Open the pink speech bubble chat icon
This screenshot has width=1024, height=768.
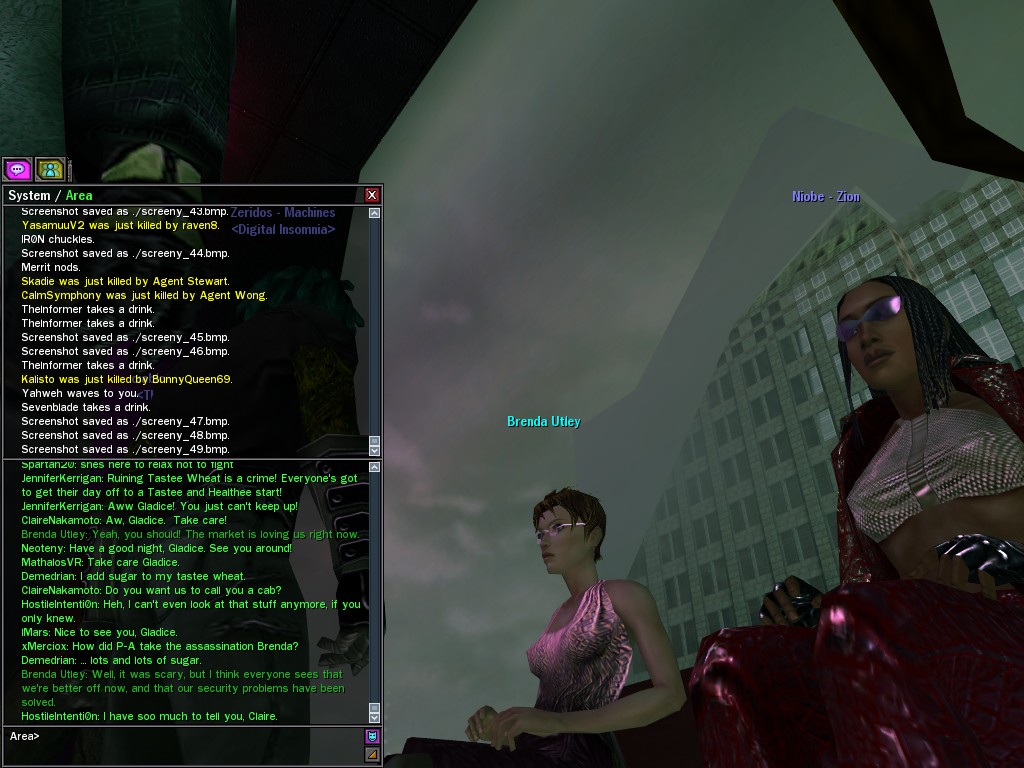click(x=17, y=169)
